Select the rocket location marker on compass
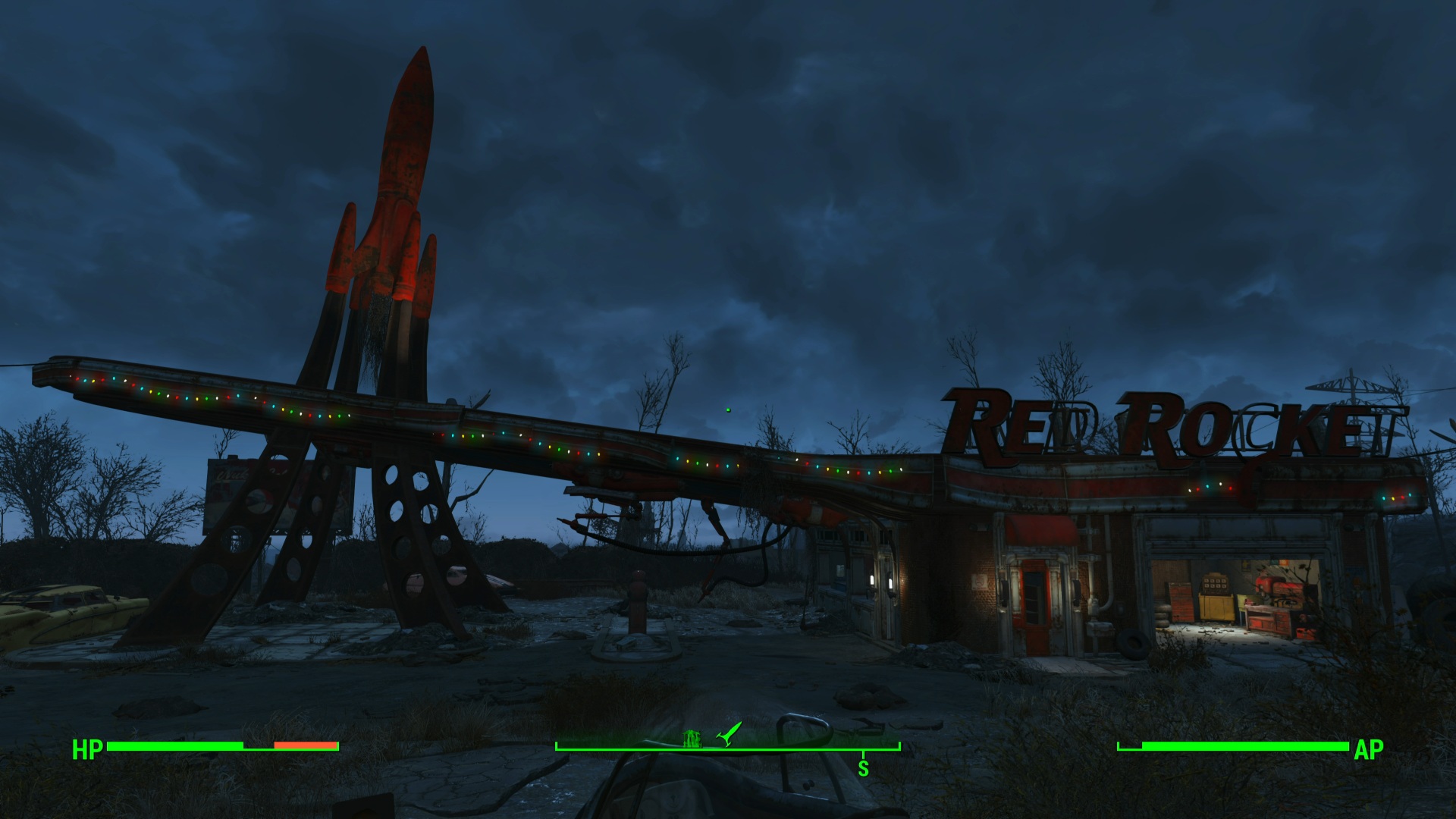Image resolution: width=1456 pixels, height=819 pixels. click(730, 733)
